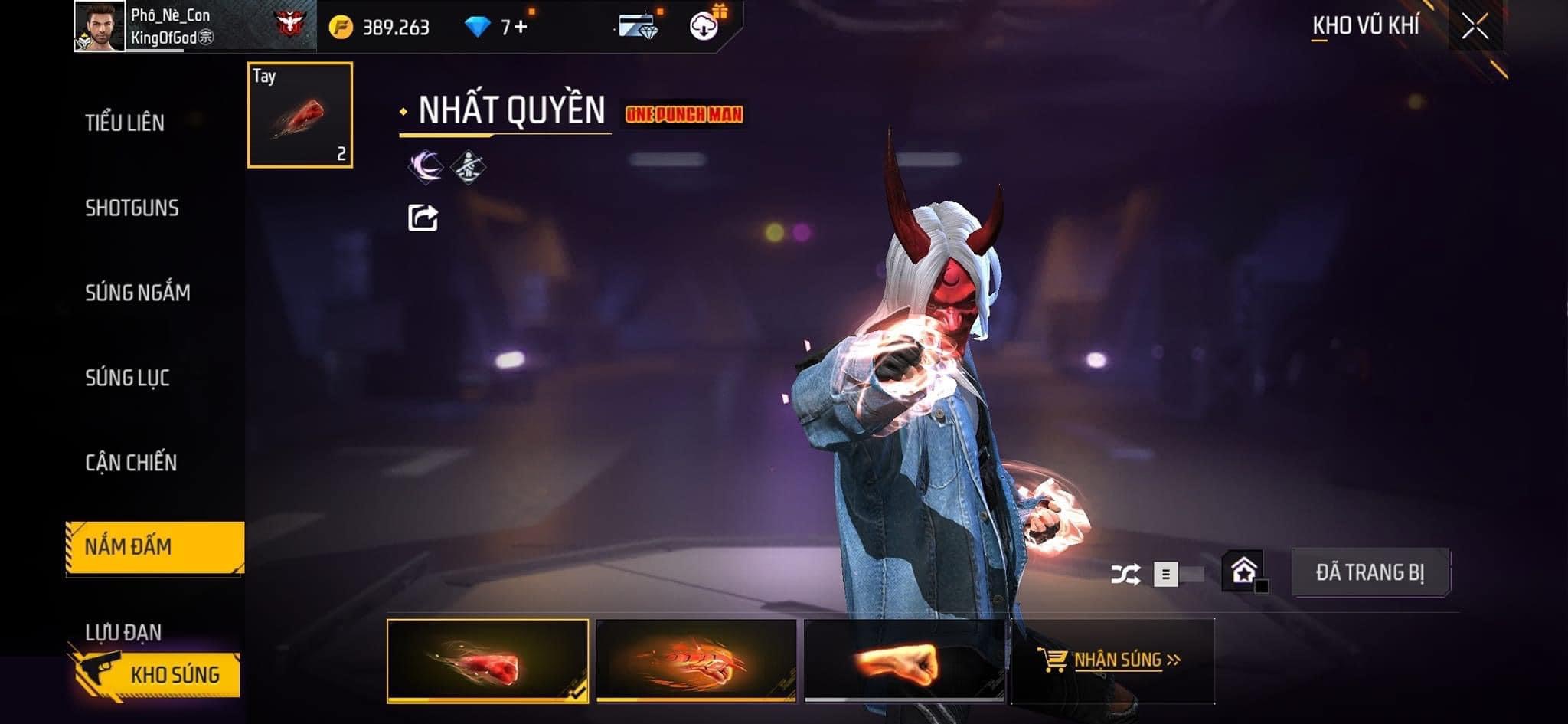Pick the plain default fist skin
Image resolution: width=1568 pixels, height=724 pixels.
point(904,661)
